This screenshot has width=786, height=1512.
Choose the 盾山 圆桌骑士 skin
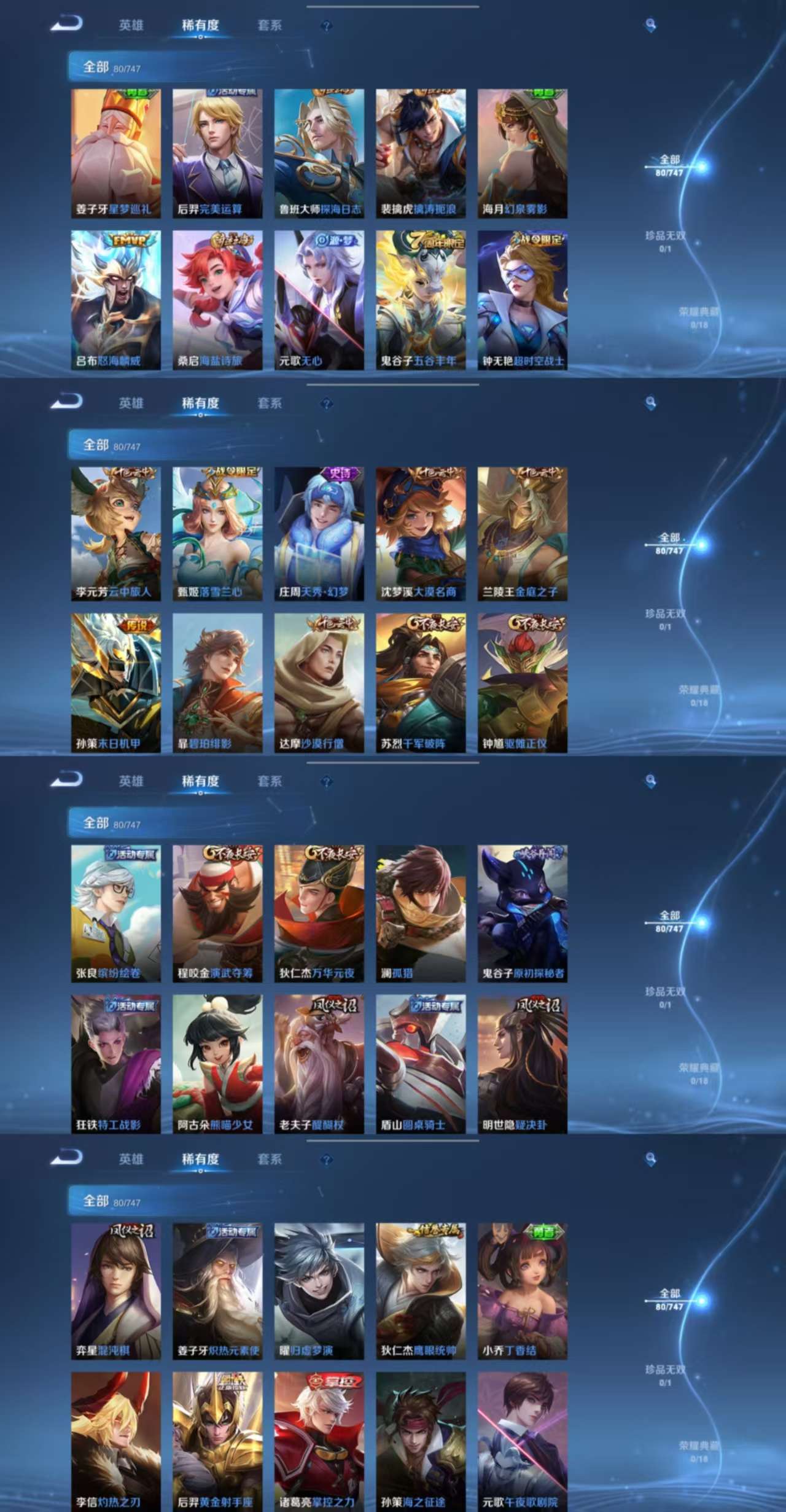[421, 1064]
